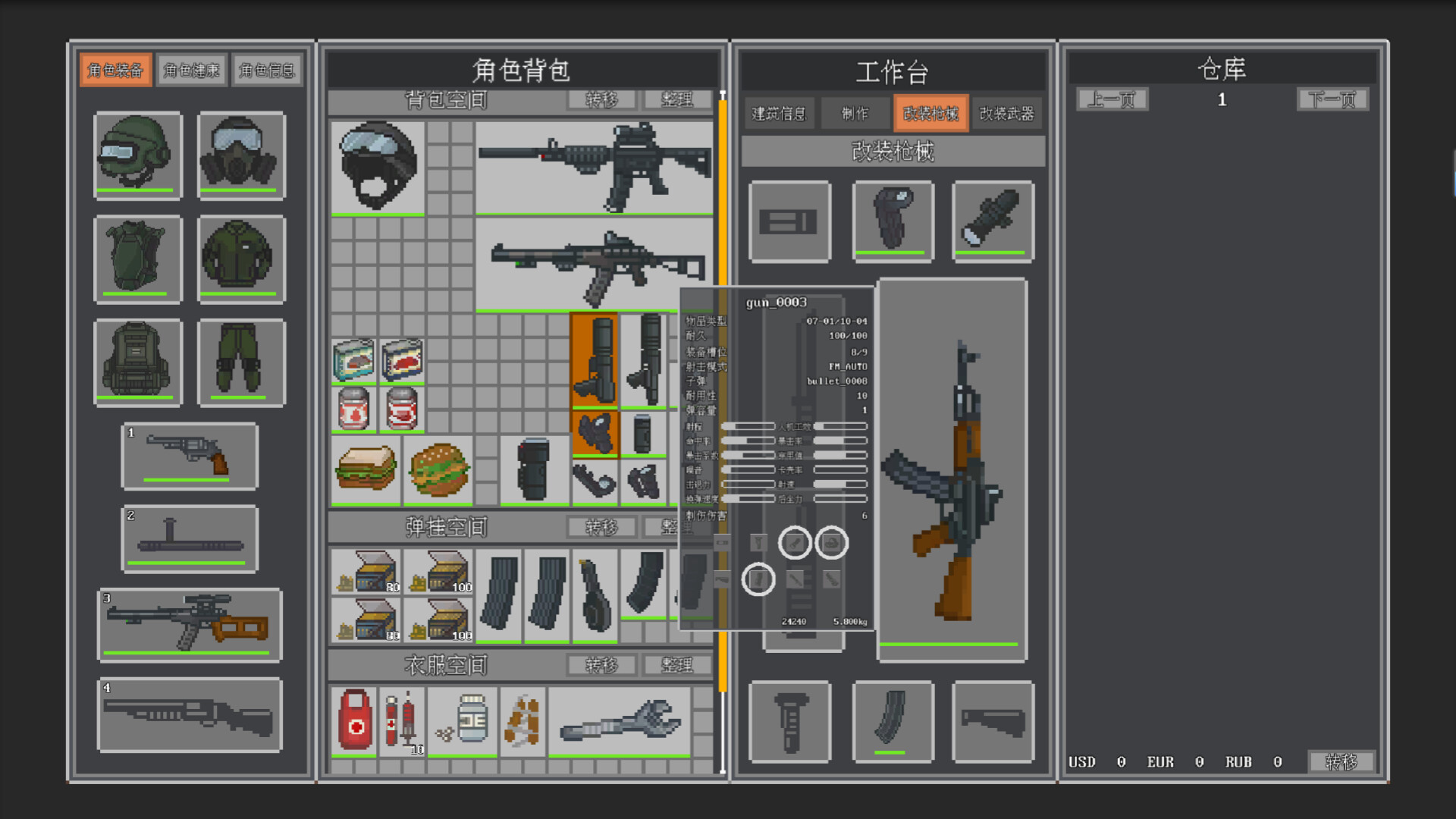Select the gas mask in equipped gear
This screenshot has height=819, width=1456.
pos(240,155)
